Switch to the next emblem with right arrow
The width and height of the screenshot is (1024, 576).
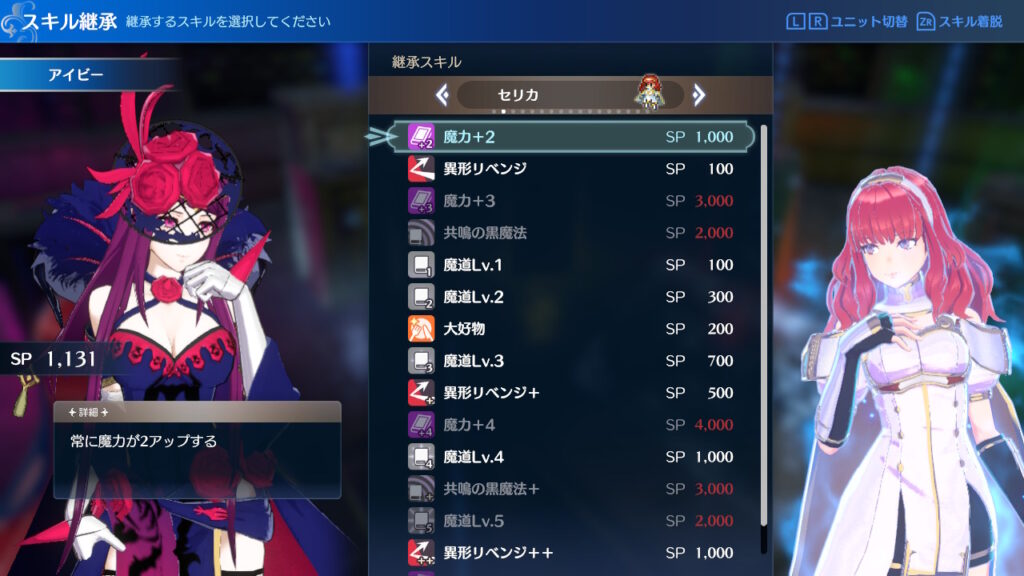pos(699,95)
